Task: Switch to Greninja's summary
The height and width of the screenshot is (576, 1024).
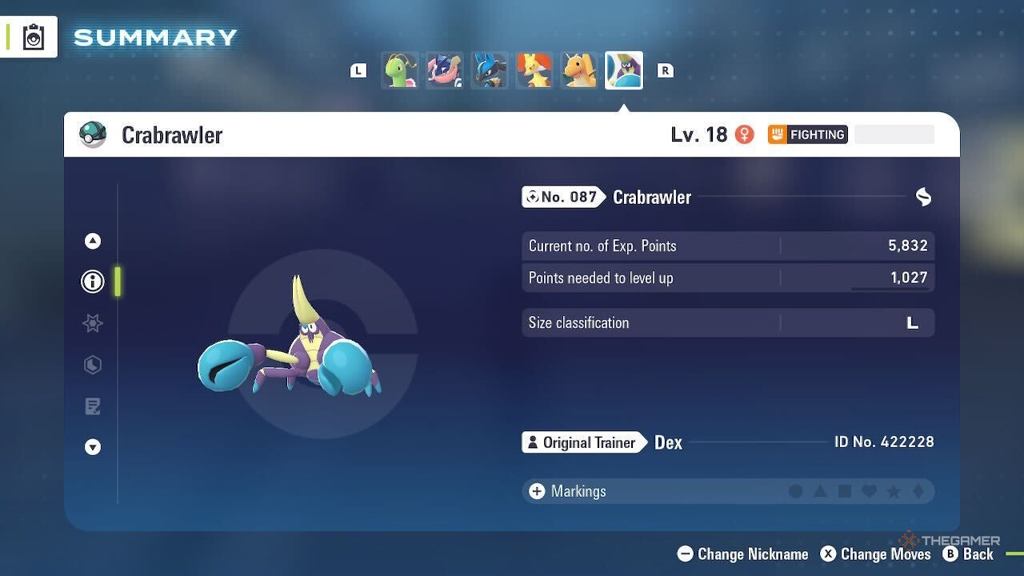Action: pos(444,71)
